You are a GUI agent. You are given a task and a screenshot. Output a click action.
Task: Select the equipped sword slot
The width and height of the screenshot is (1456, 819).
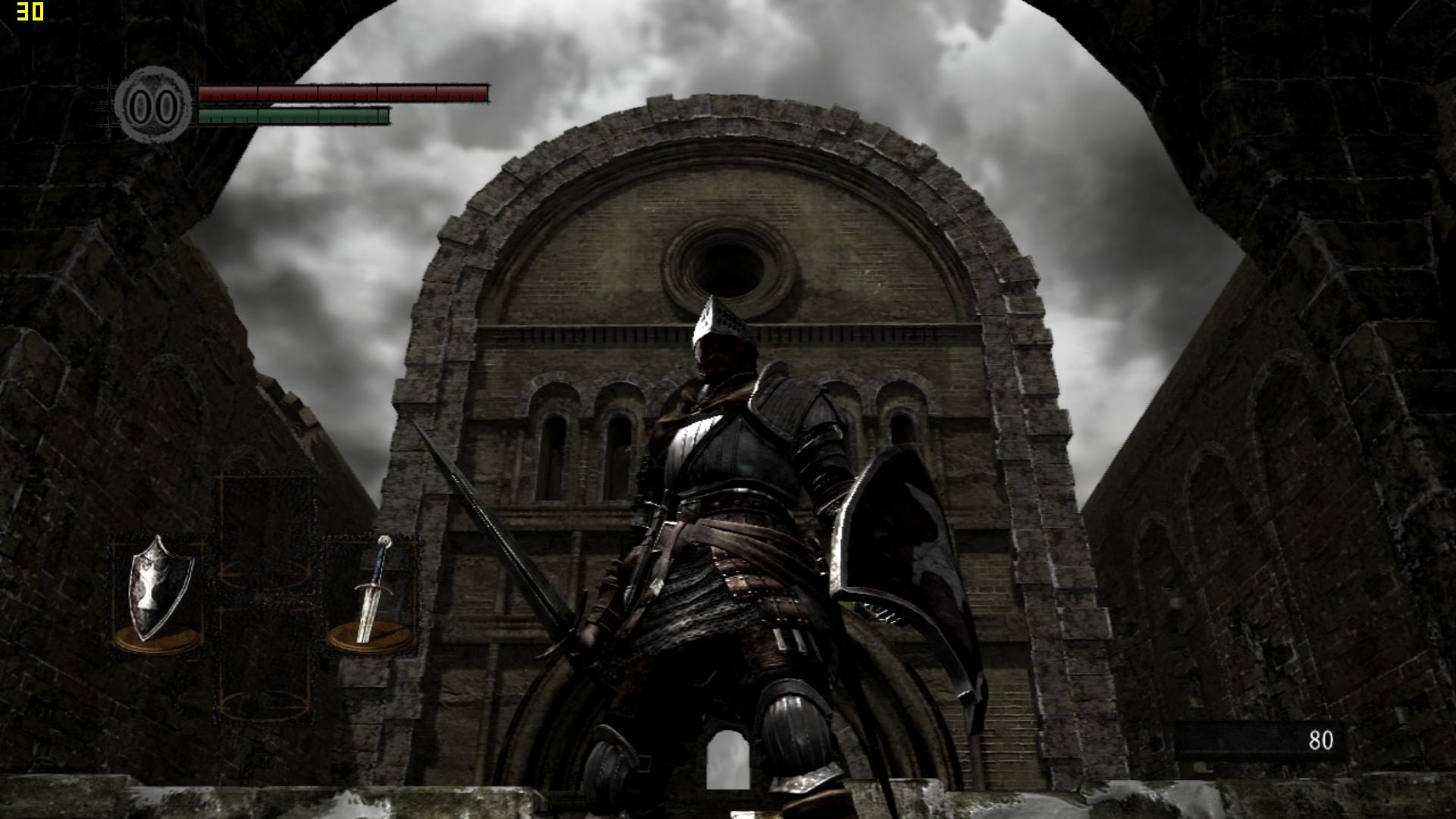pyautogui.click(x=371, y=593)
